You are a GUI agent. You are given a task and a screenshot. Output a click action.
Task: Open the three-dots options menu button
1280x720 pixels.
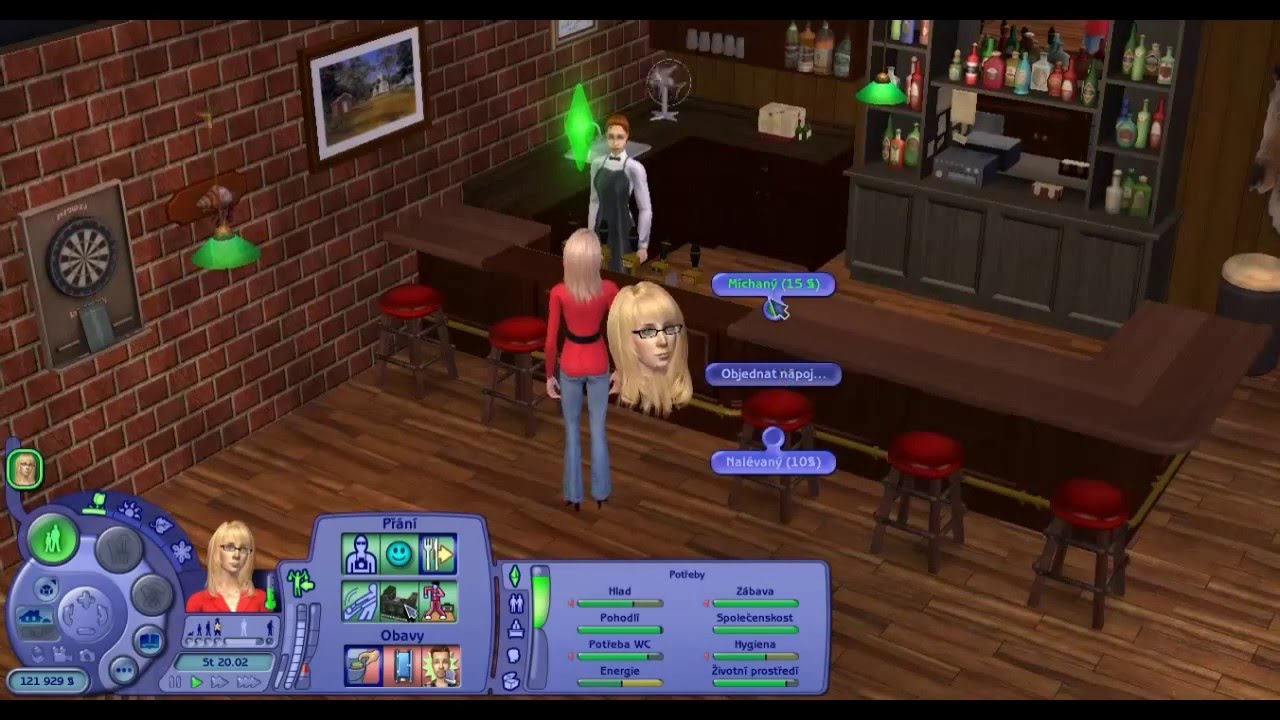[123, 670]
